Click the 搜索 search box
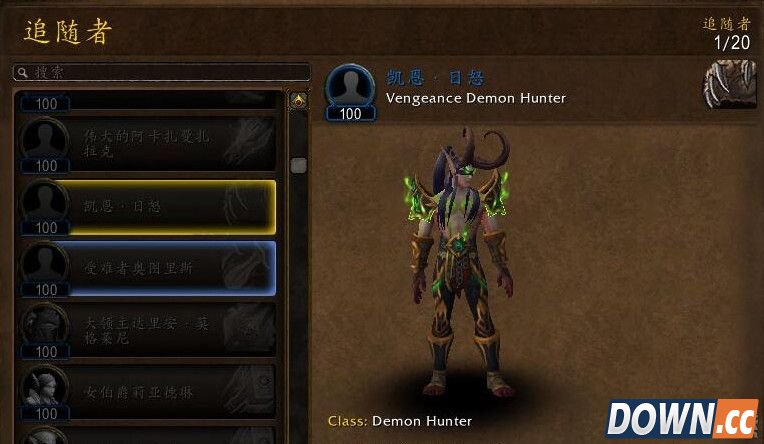The width and height of the screenshot is (764, 444). [160, 73]
